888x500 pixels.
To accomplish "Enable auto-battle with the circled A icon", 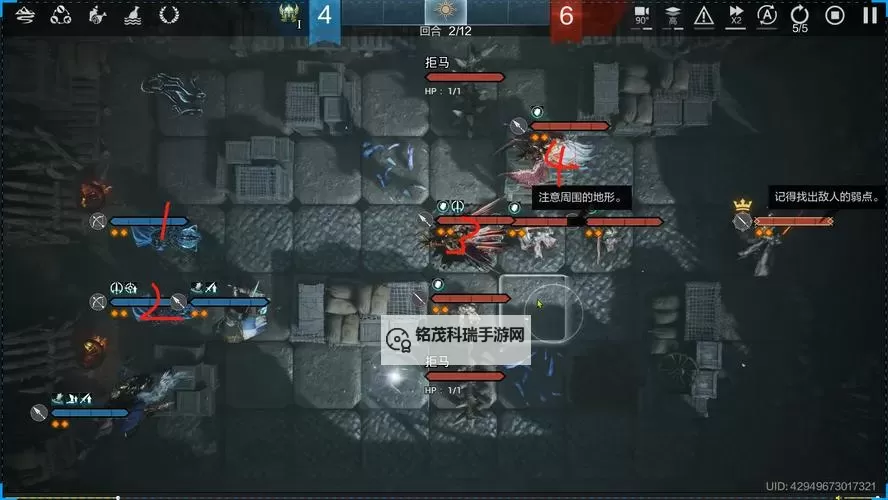I will pyautogui.click(x=767, y=15).
